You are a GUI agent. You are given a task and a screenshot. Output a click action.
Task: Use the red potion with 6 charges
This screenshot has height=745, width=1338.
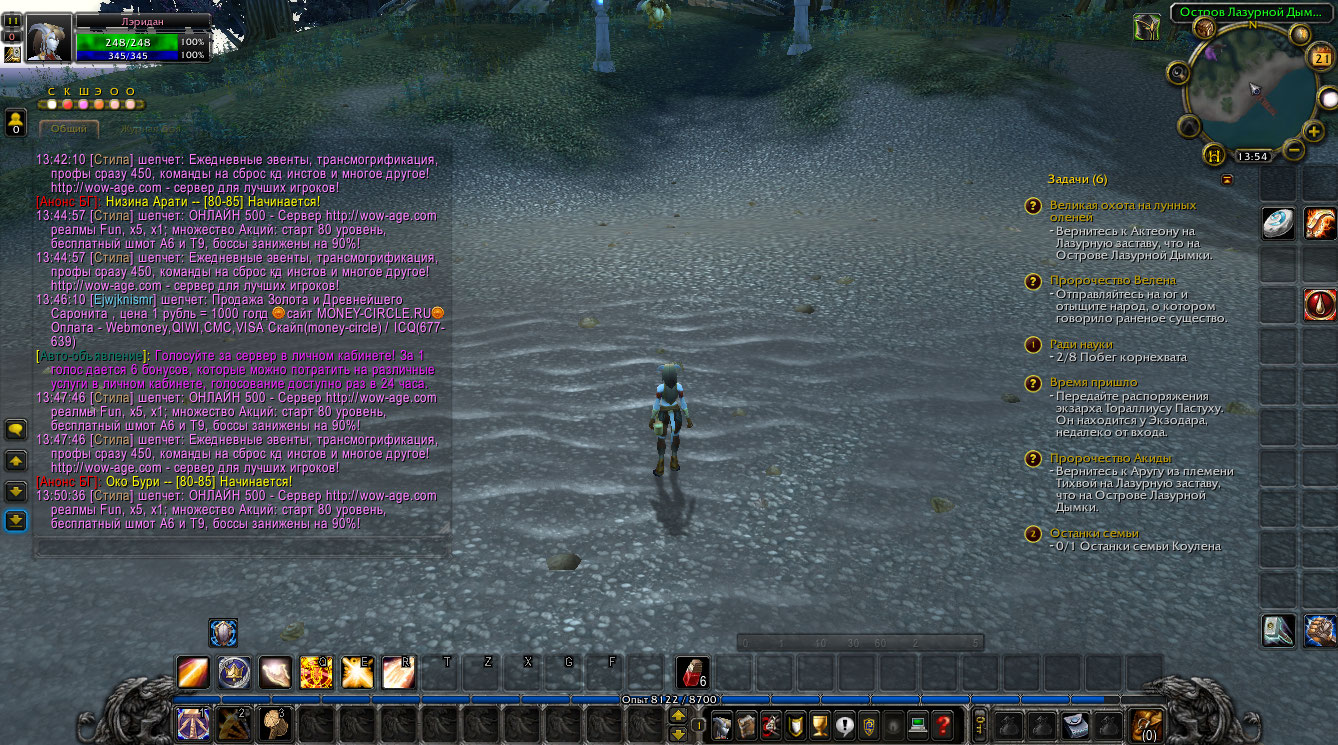693,672
